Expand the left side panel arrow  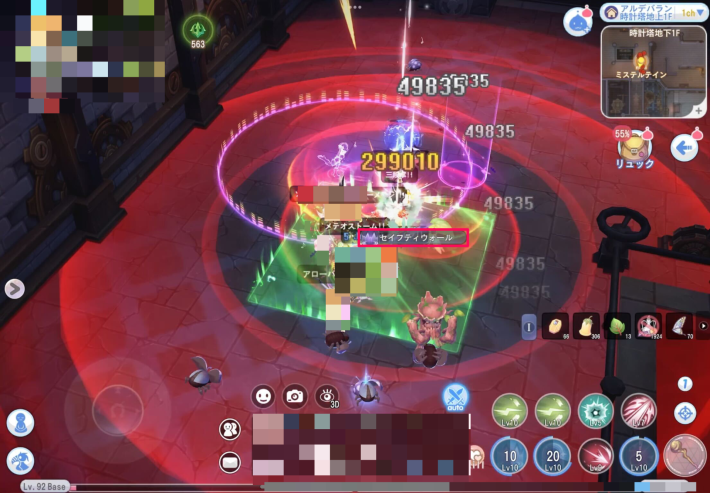coord(14,288)
